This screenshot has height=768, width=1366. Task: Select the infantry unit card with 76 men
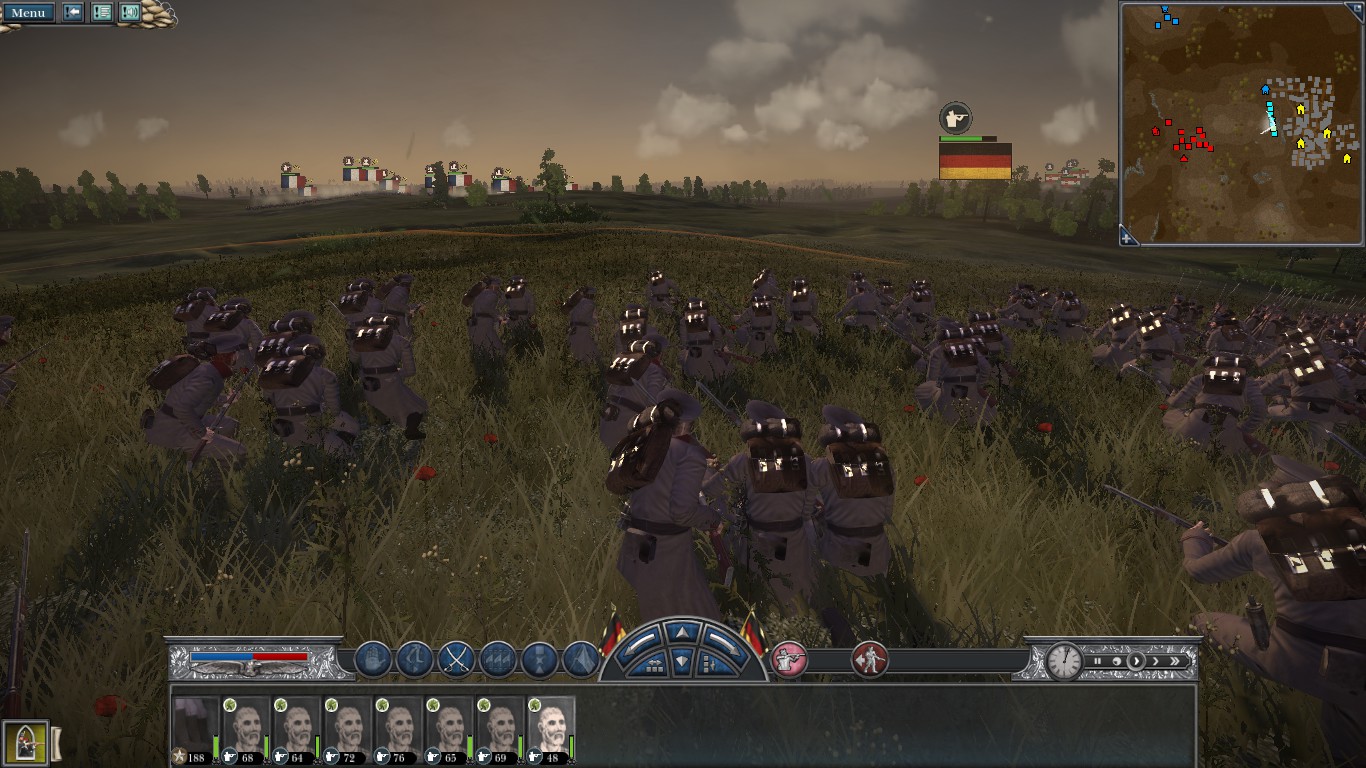398,730
